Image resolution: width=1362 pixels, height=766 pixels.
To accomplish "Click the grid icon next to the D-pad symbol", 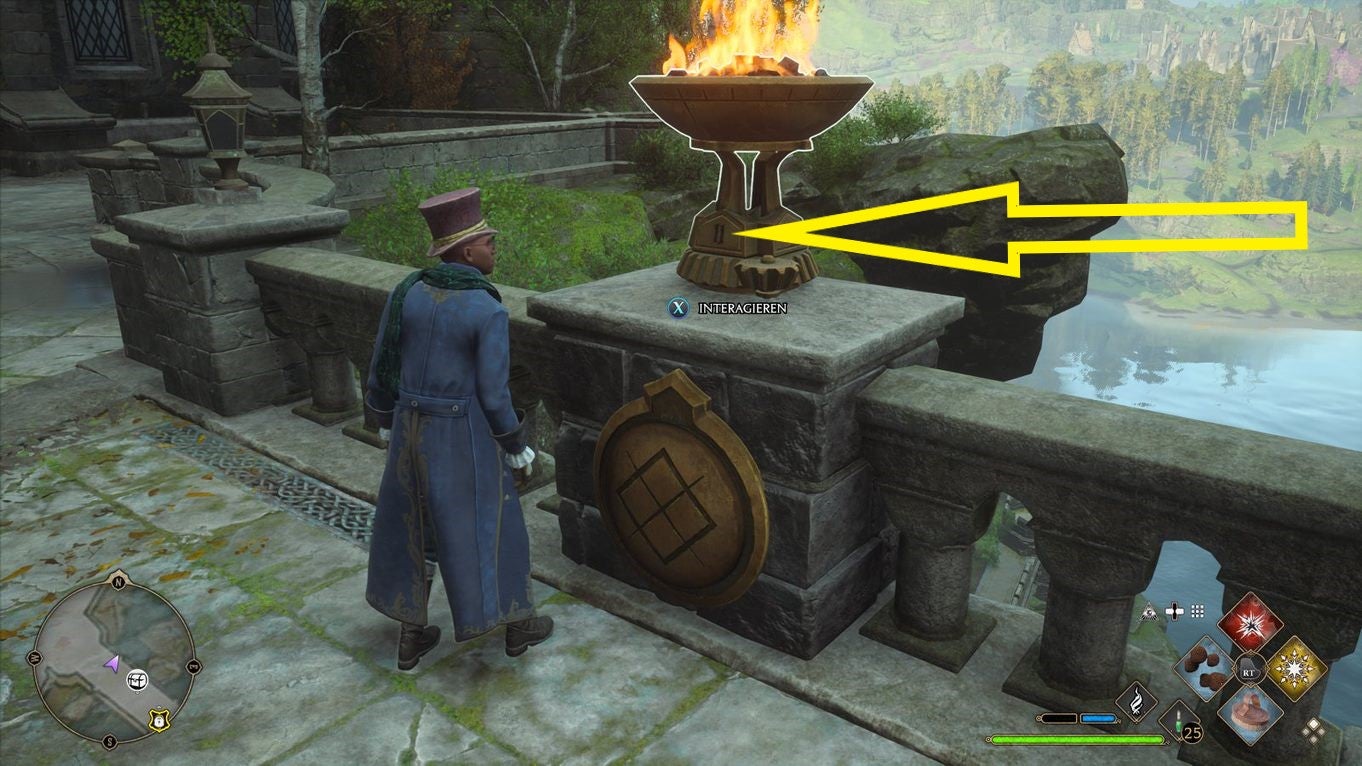I will [x=1197, y=612].
